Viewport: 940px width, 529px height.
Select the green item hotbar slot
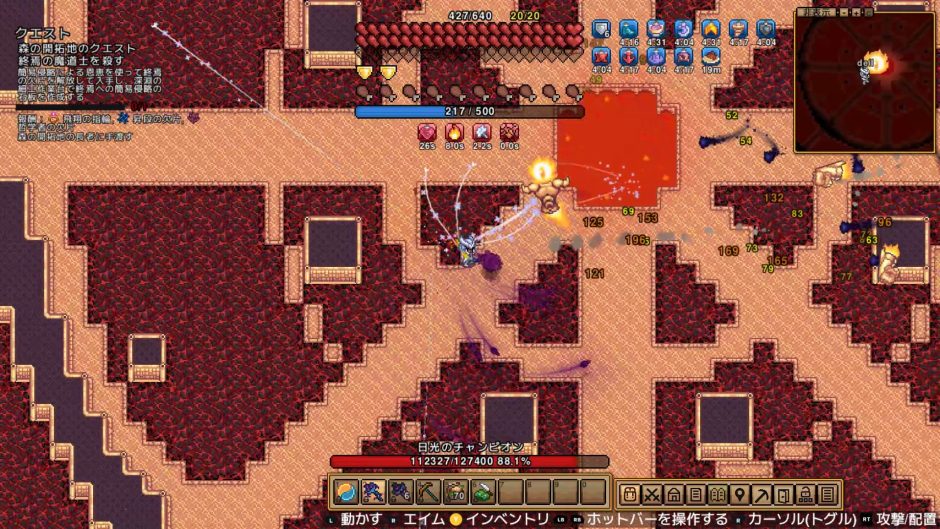tap(483, 491)
